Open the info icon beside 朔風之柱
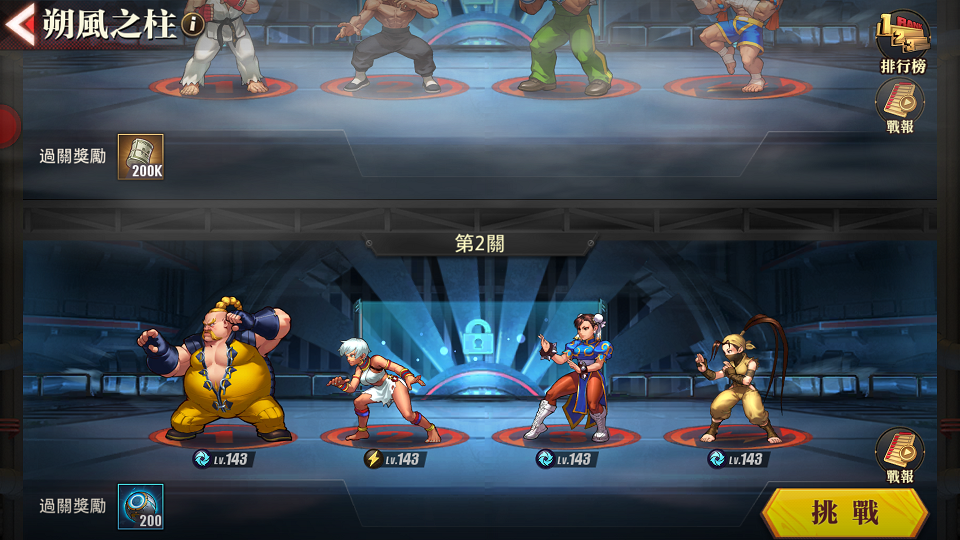 [x=193, y=24]
